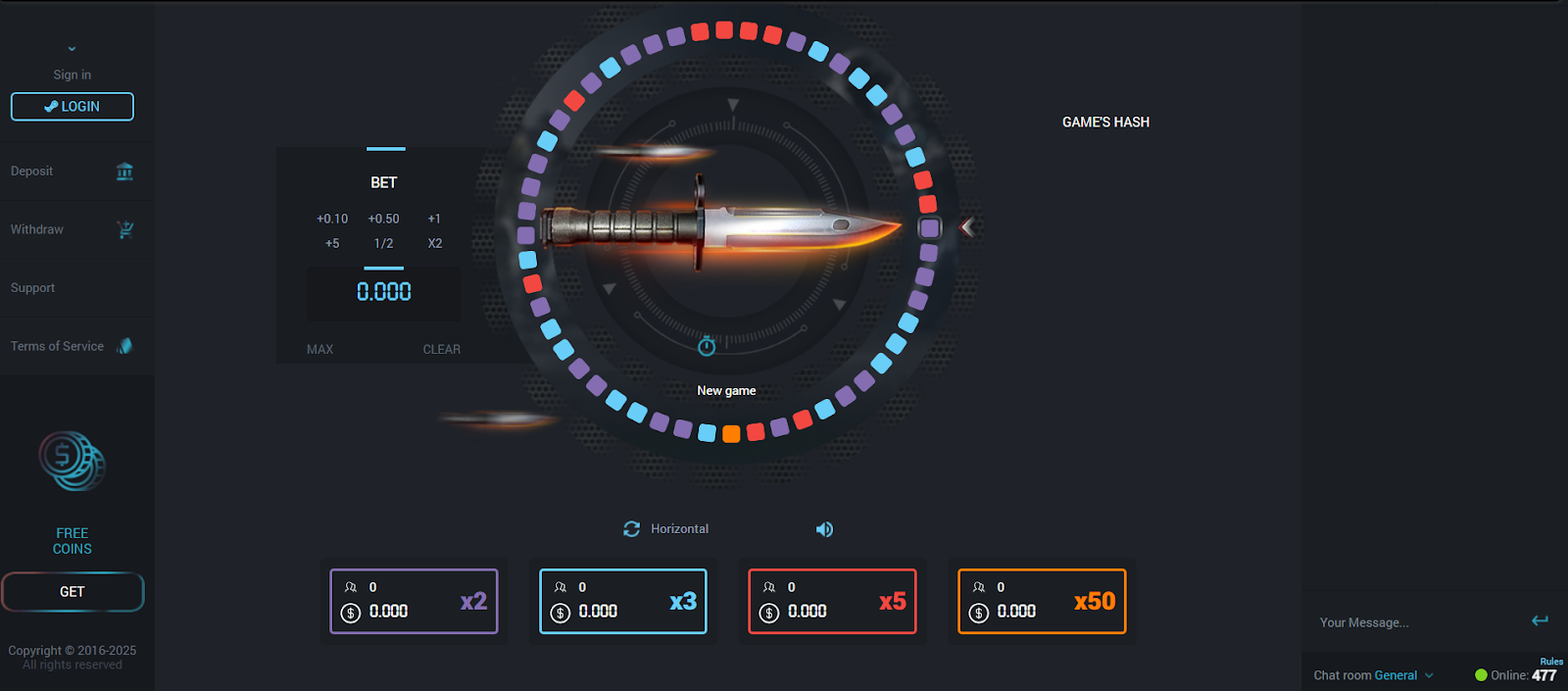1568x691 pixels.
Task: Open Terms of Service
Action: pos(71,346)
